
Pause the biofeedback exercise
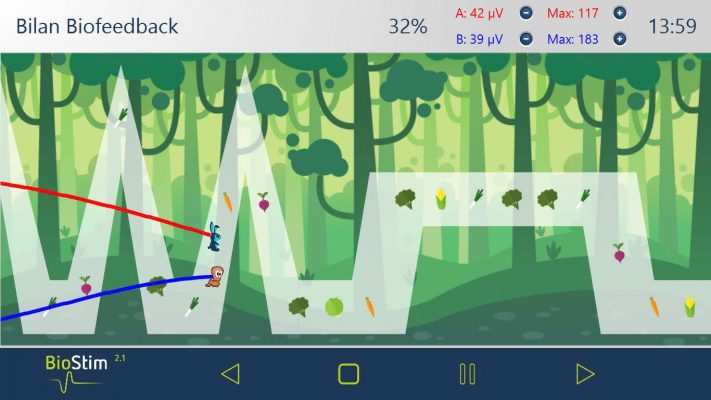click(467, 374)
